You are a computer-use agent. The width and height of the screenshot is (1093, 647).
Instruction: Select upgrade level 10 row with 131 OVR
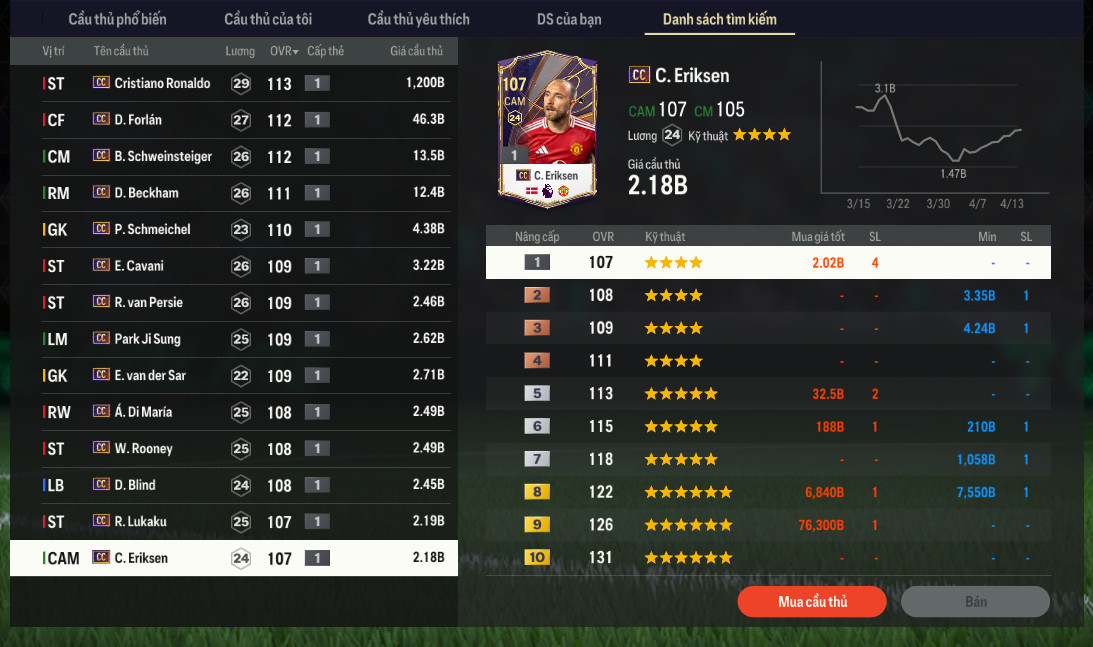click(768, 557)
